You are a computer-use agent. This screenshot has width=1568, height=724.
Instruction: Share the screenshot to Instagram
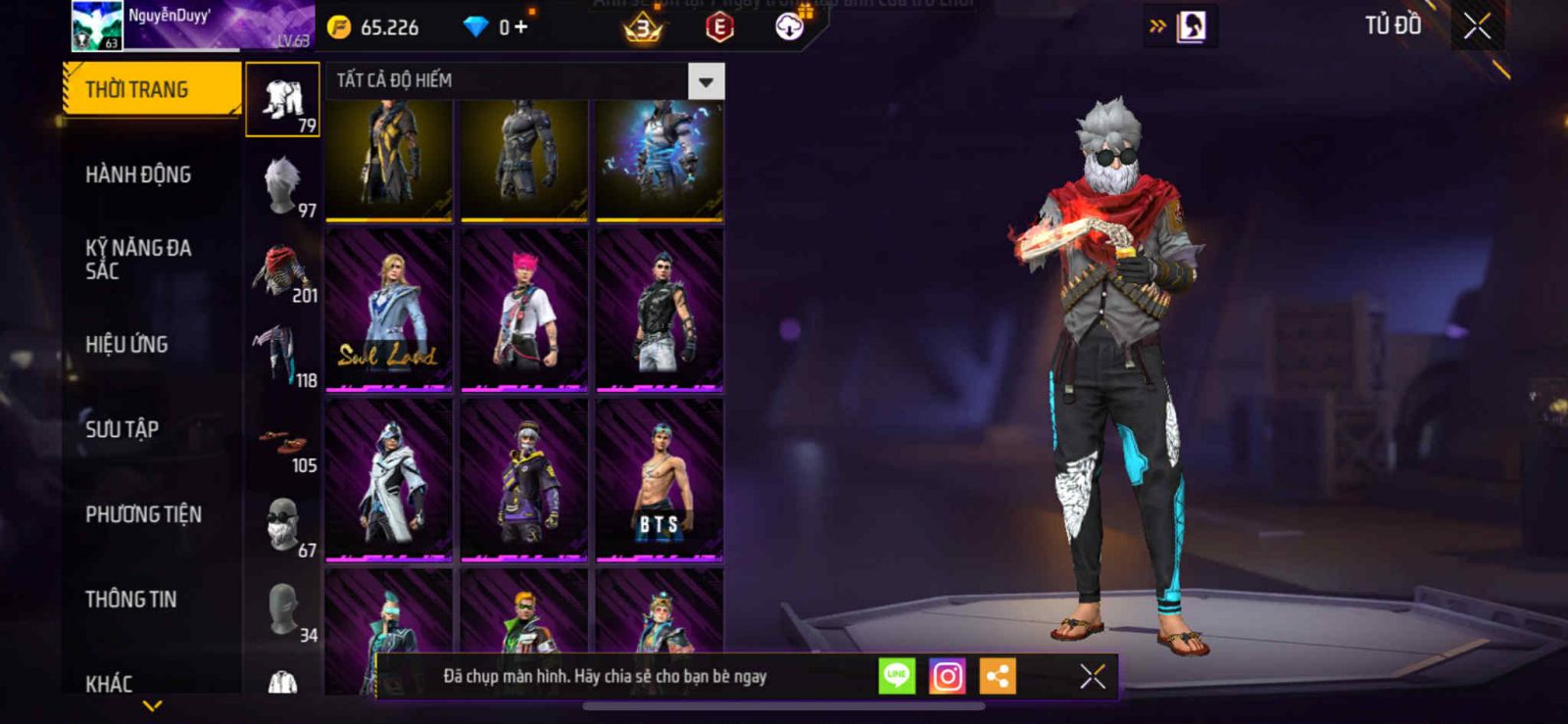tap(947, 676)
